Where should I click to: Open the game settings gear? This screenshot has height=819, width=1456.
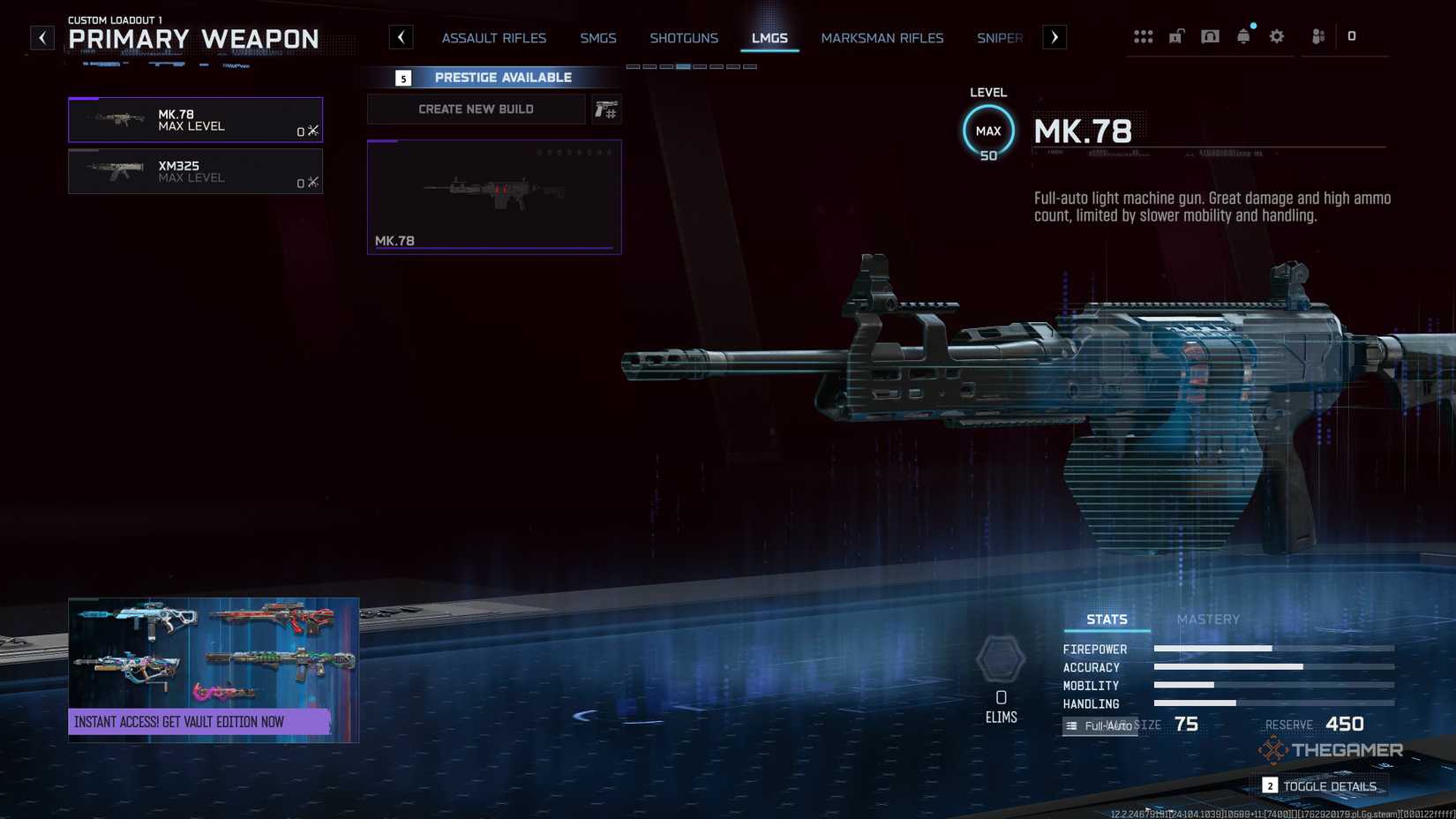coord(1276,36)
